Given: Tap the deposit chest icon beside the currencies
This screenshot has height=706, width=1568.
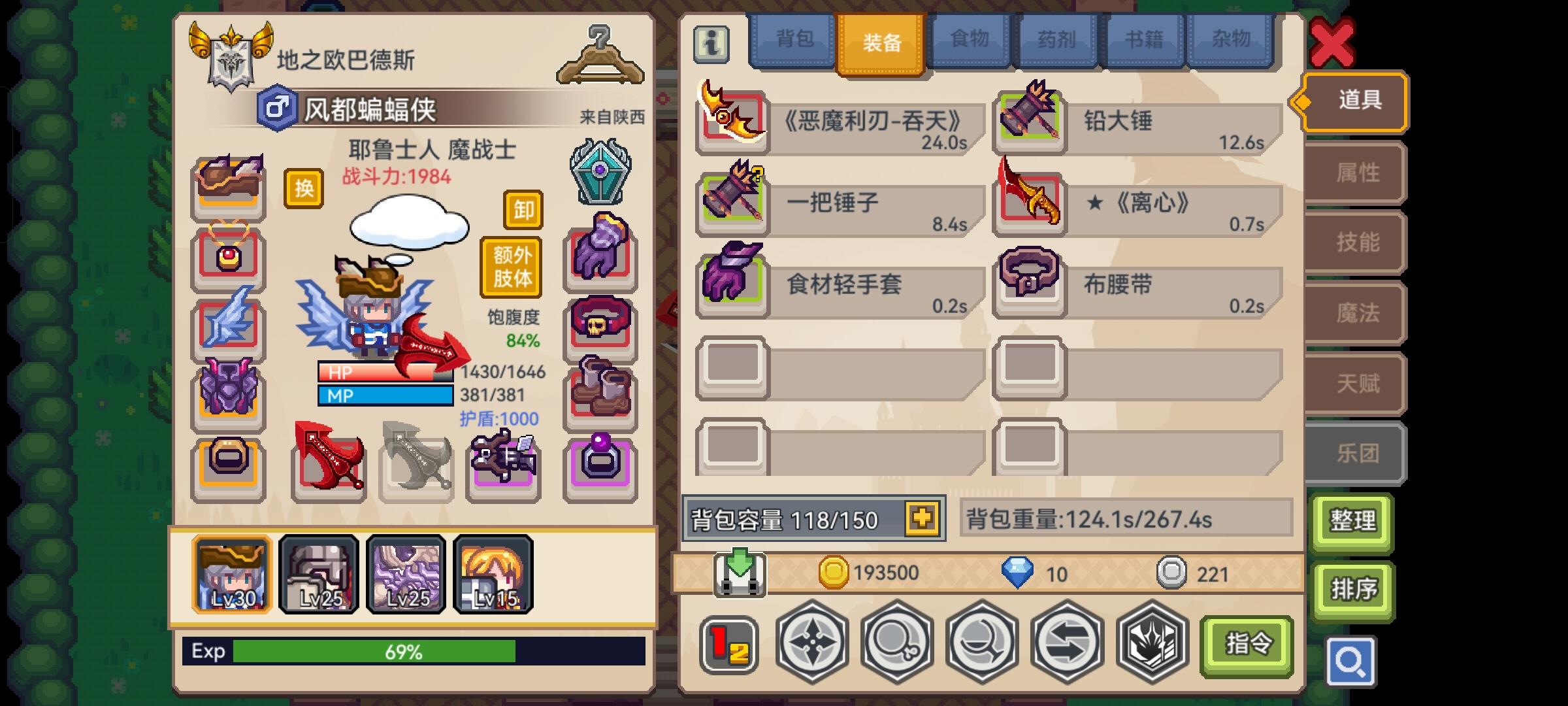Looking at the screenshot, I should 742,573.
